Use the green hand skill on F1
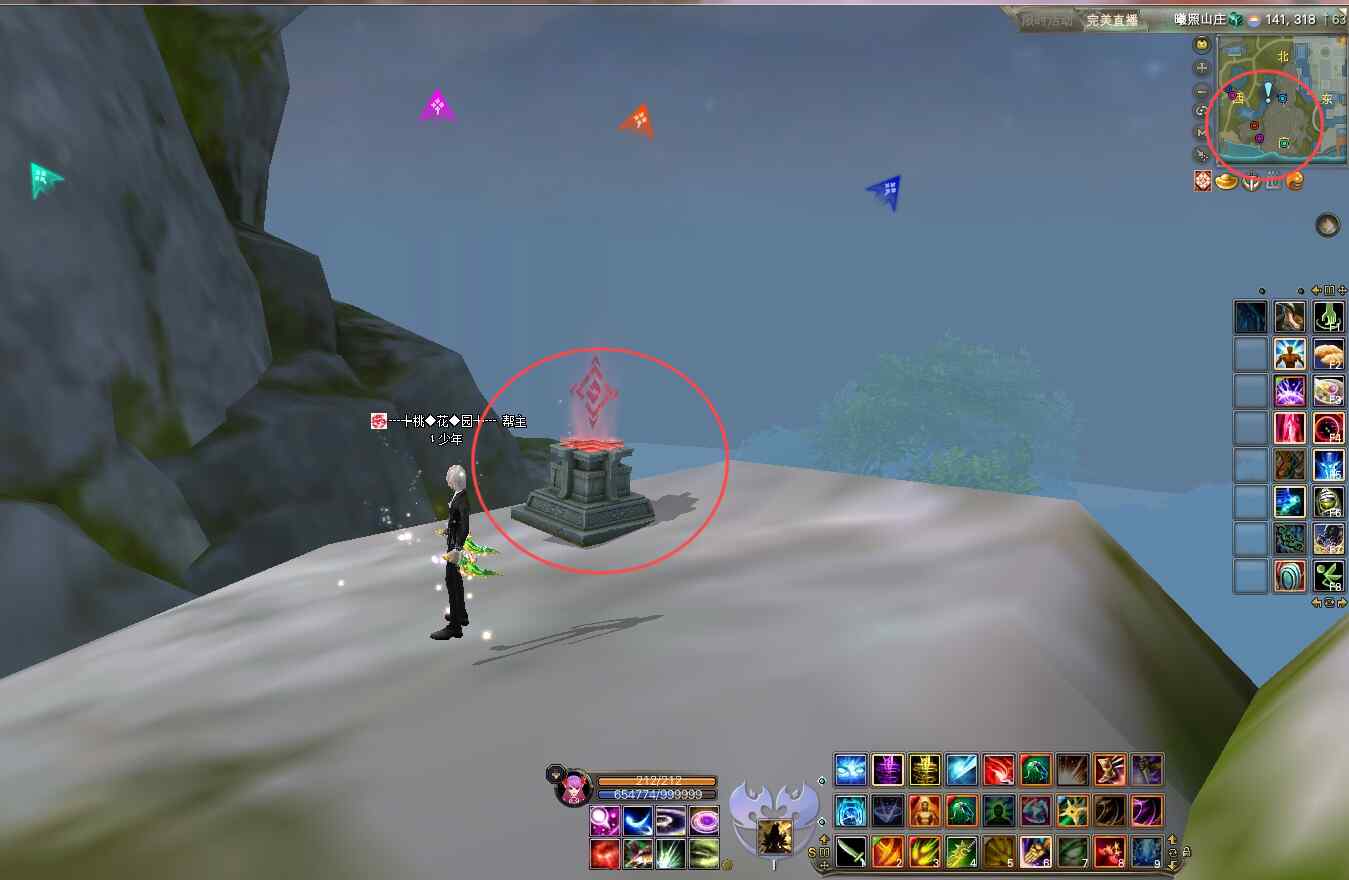Viewport: 1349px width, 880px height. pos(1328,317)
